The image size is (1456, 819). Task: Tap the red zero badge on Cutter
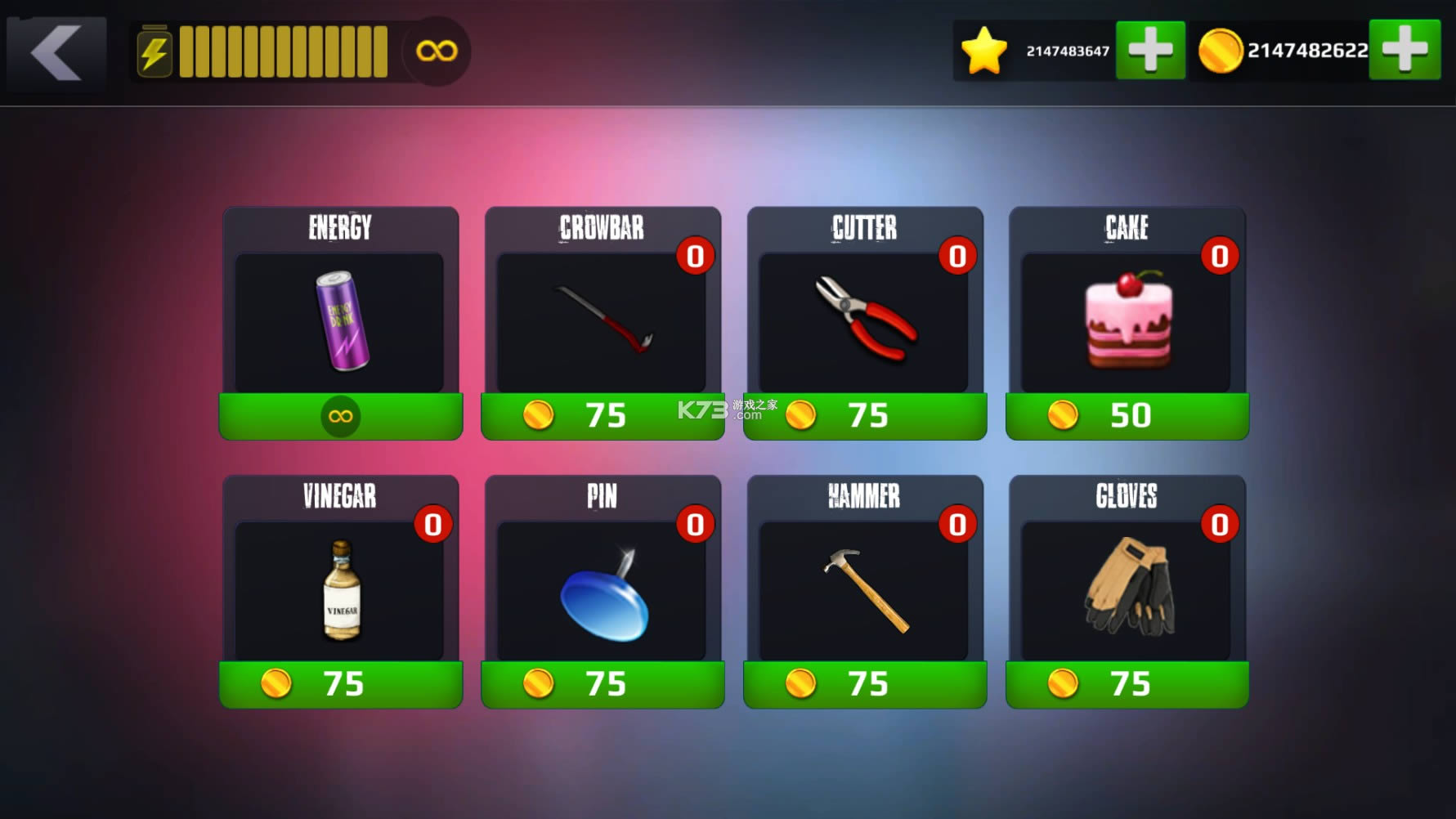958,255
